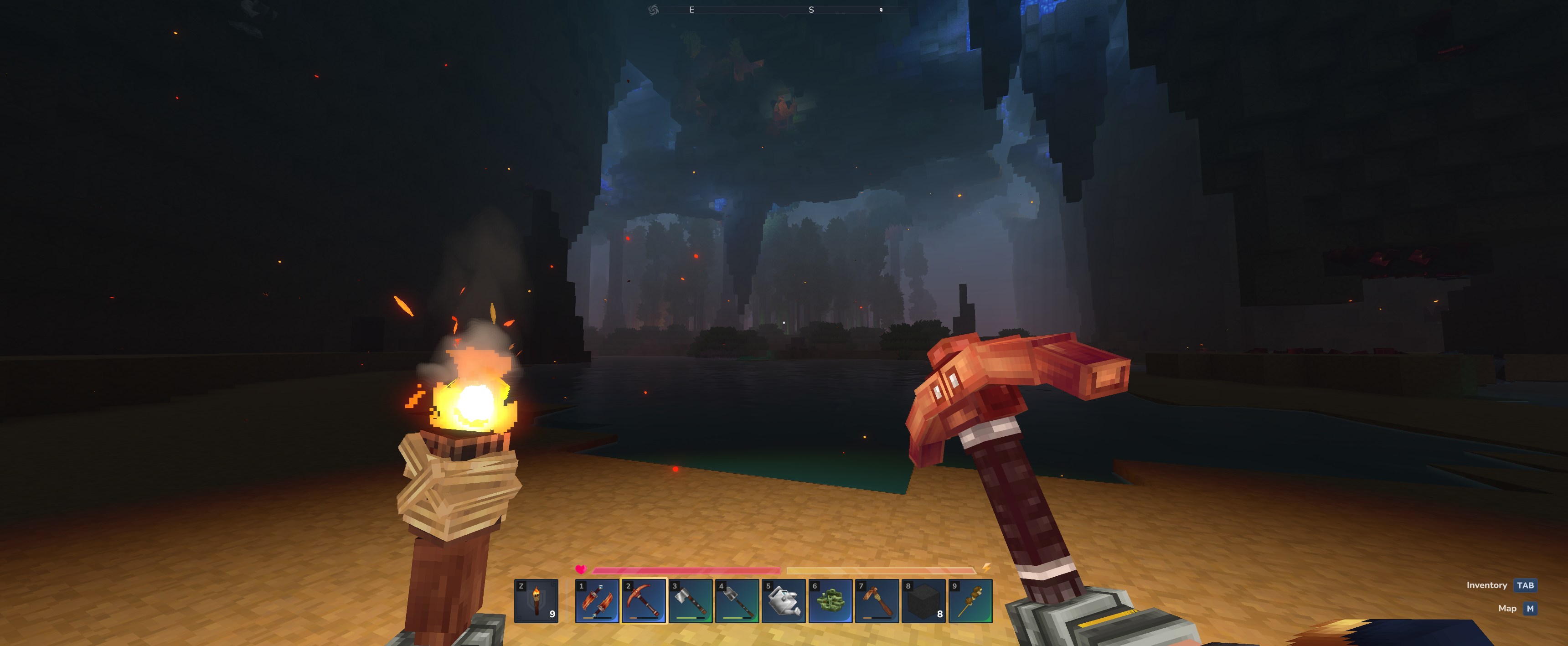Switch to the iron hatchet slot
The width and height of the screenshot is (1568, 646).
pos(690,601)
